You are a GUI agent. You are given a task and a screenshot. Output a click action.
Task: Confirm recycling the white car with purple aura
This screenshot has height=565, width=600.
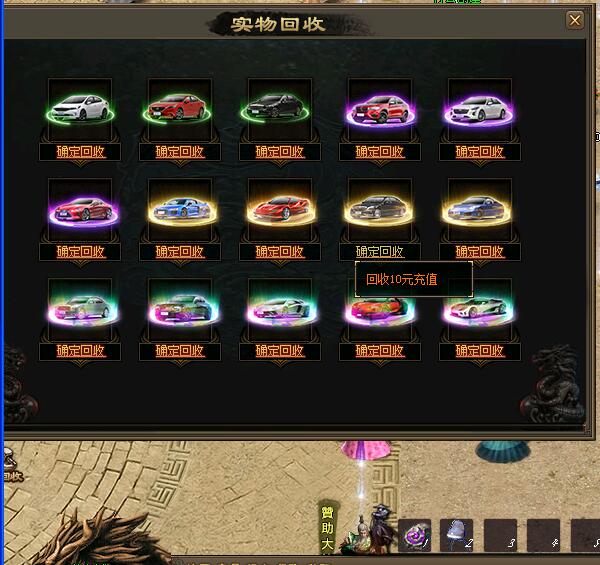click(x=480, y=152)
